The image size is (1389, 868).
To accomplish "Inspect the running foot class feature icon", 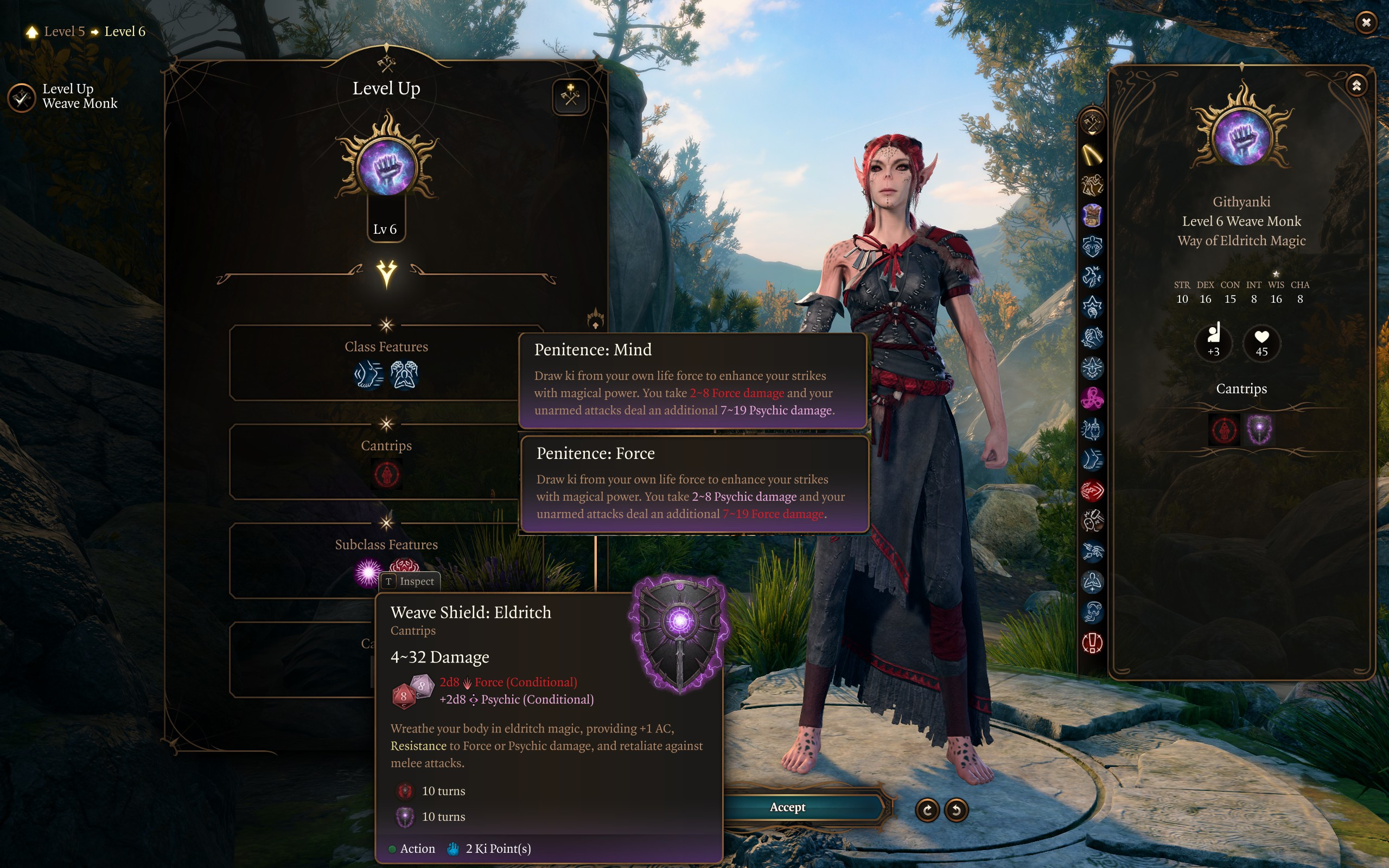I will 369,375.
